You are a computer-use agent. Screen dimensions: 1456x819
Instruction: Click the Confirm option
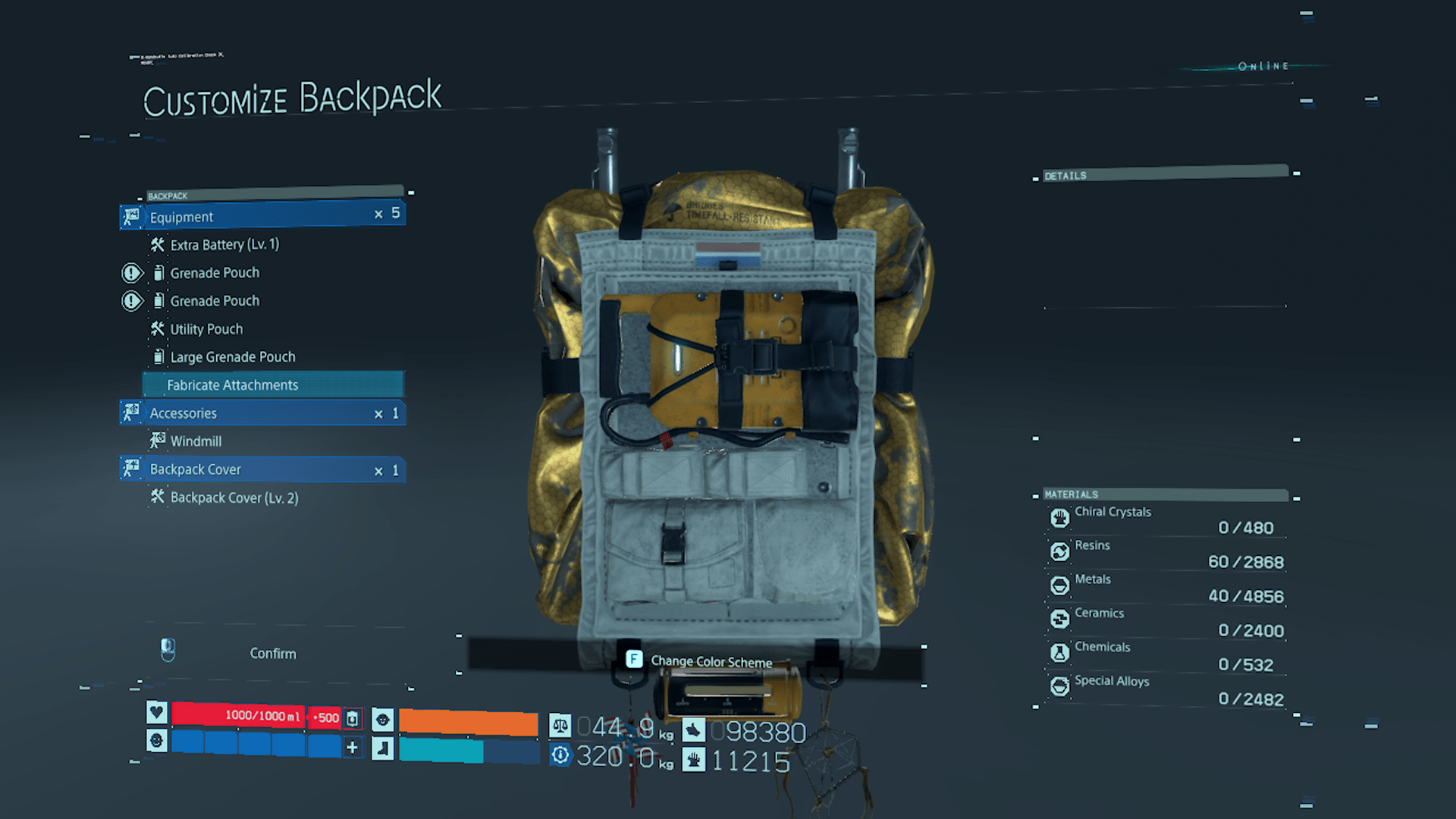(273, 654)
